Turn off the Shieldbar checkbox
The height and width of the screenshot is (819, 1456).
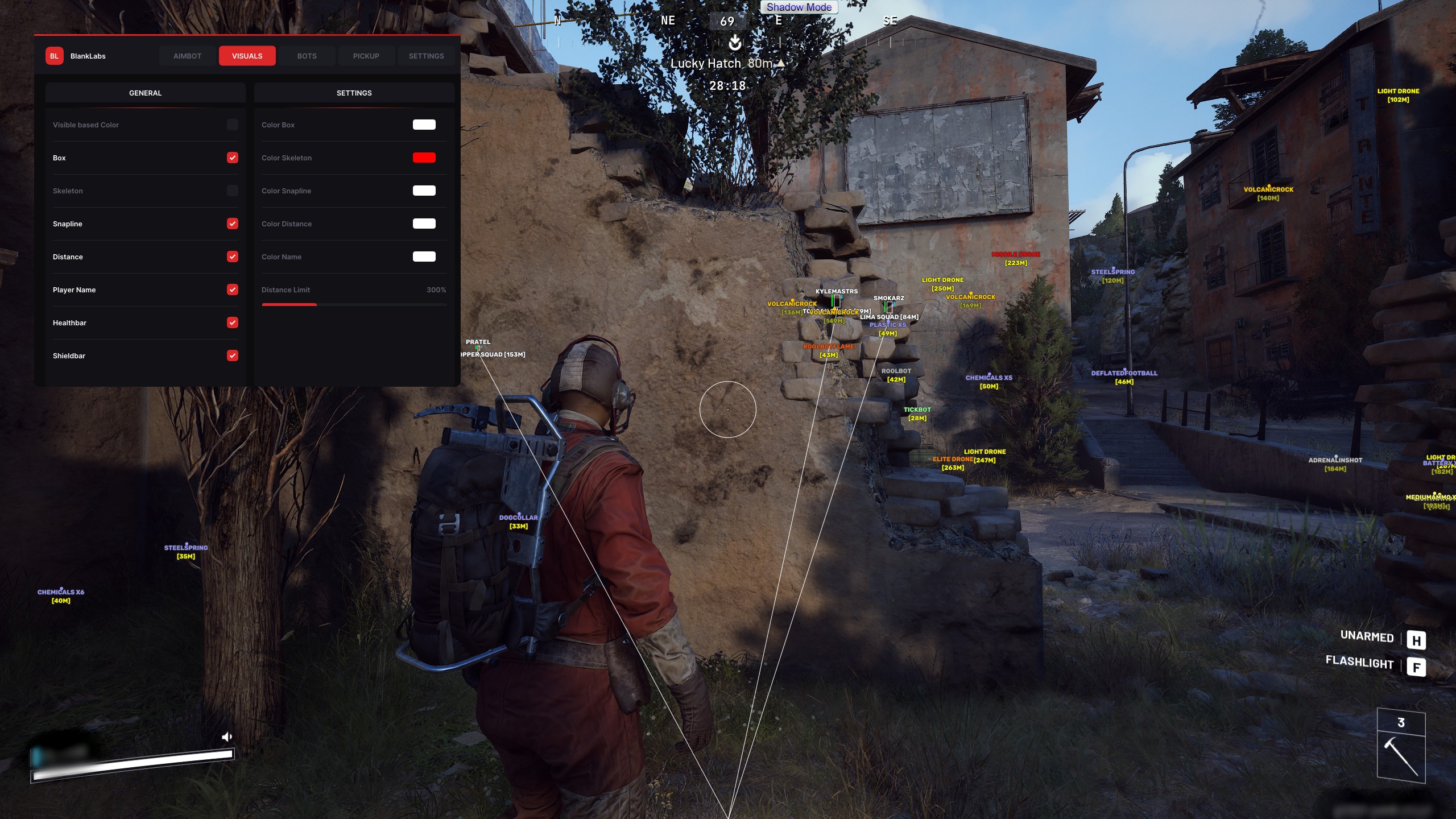click(x=232, y=355)
